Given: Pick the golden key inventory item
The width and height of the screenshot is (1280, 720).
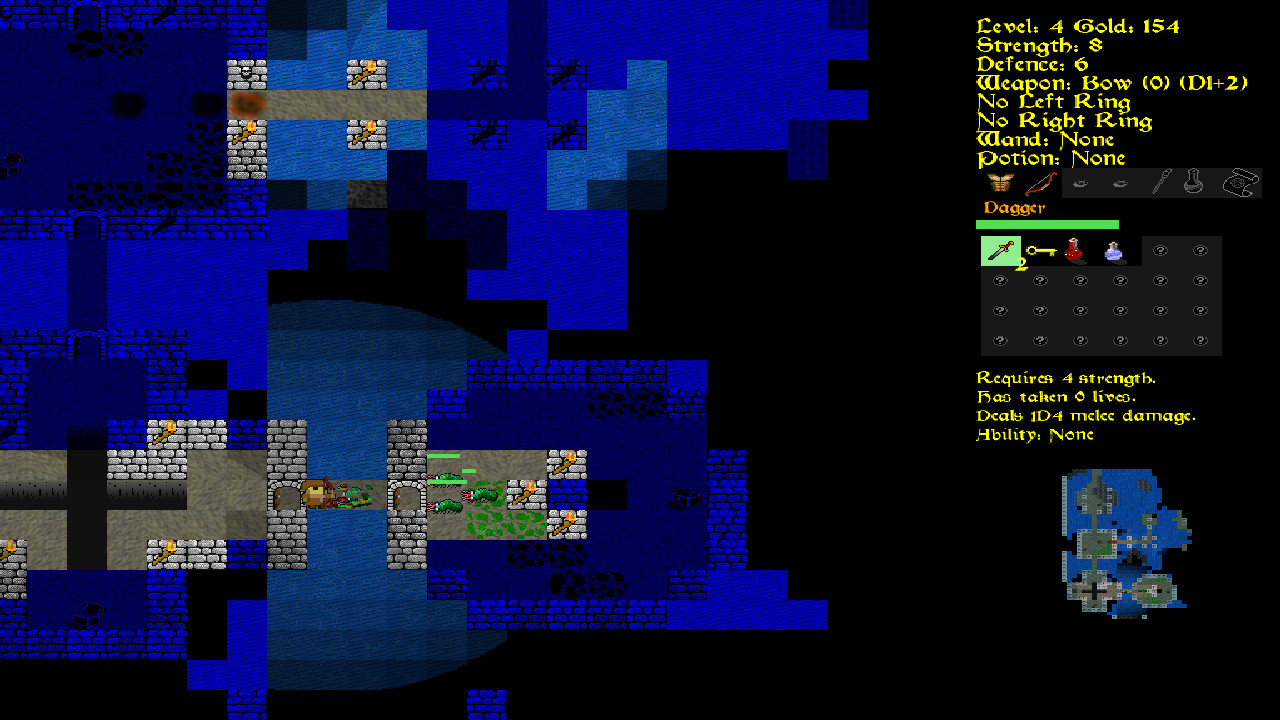Looking at the screenshot, I should 1042,251.
